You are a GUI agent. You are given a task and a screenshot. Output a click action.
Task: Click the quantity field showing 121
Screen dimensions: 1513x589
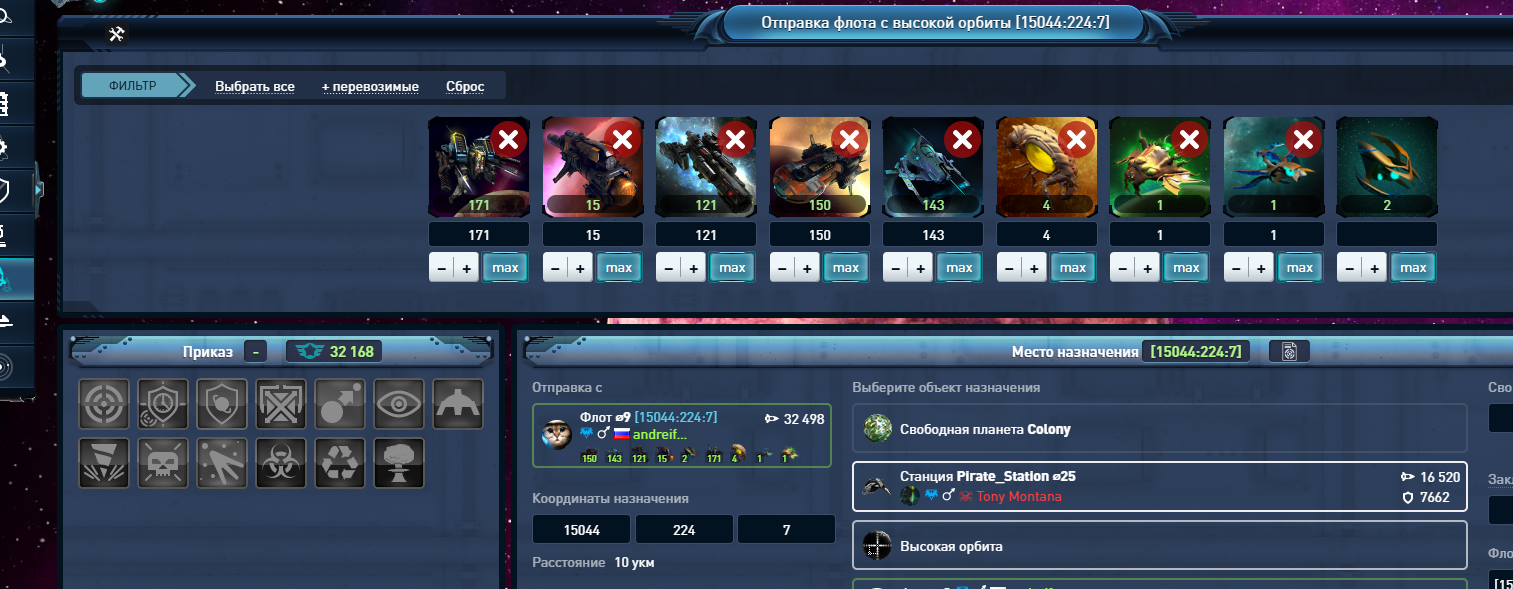(x=705, y=235)
